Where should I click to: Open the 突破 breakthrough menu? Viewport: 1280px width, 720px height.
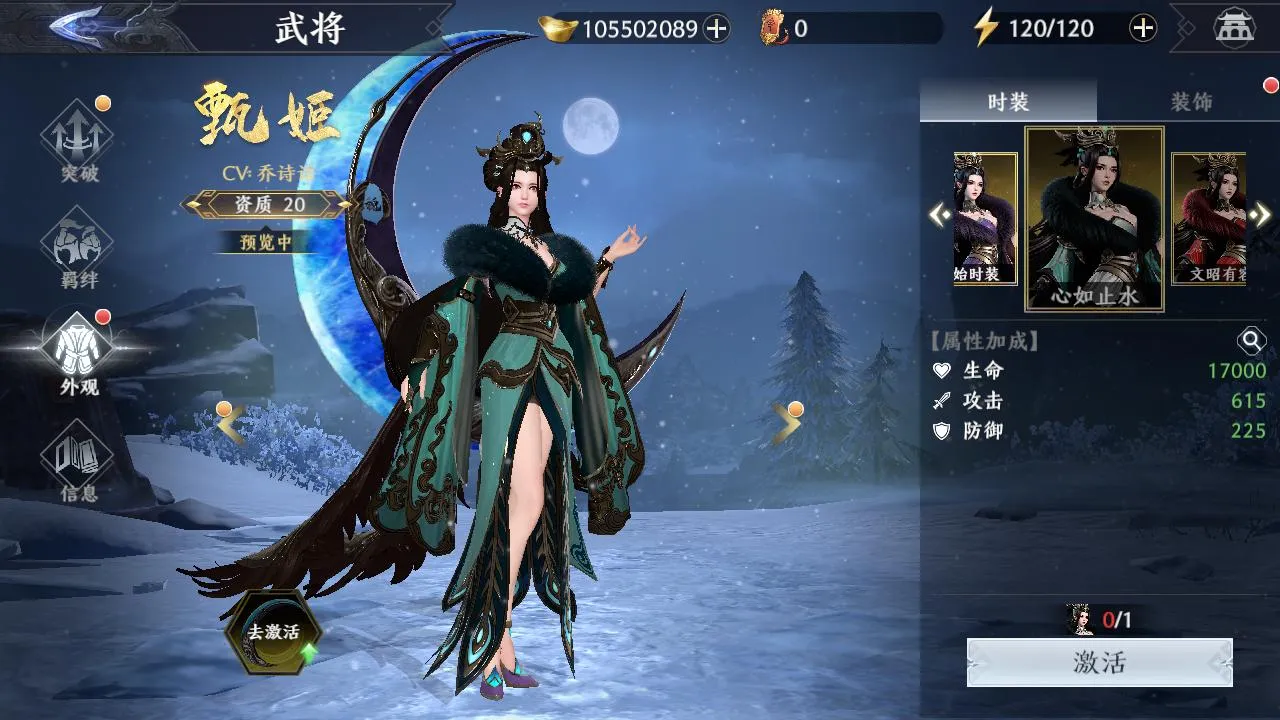point(78,142)
